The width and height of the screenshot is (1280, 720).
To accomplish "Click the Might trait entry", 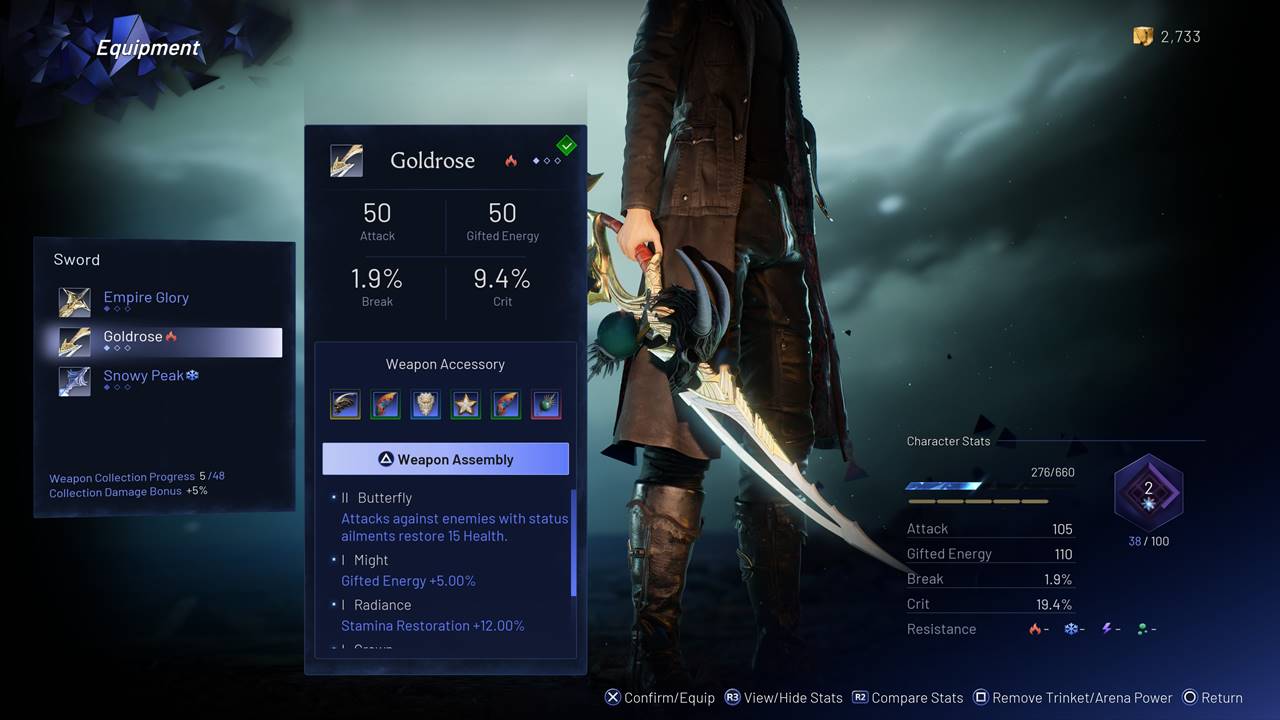I will coord(371,561).
